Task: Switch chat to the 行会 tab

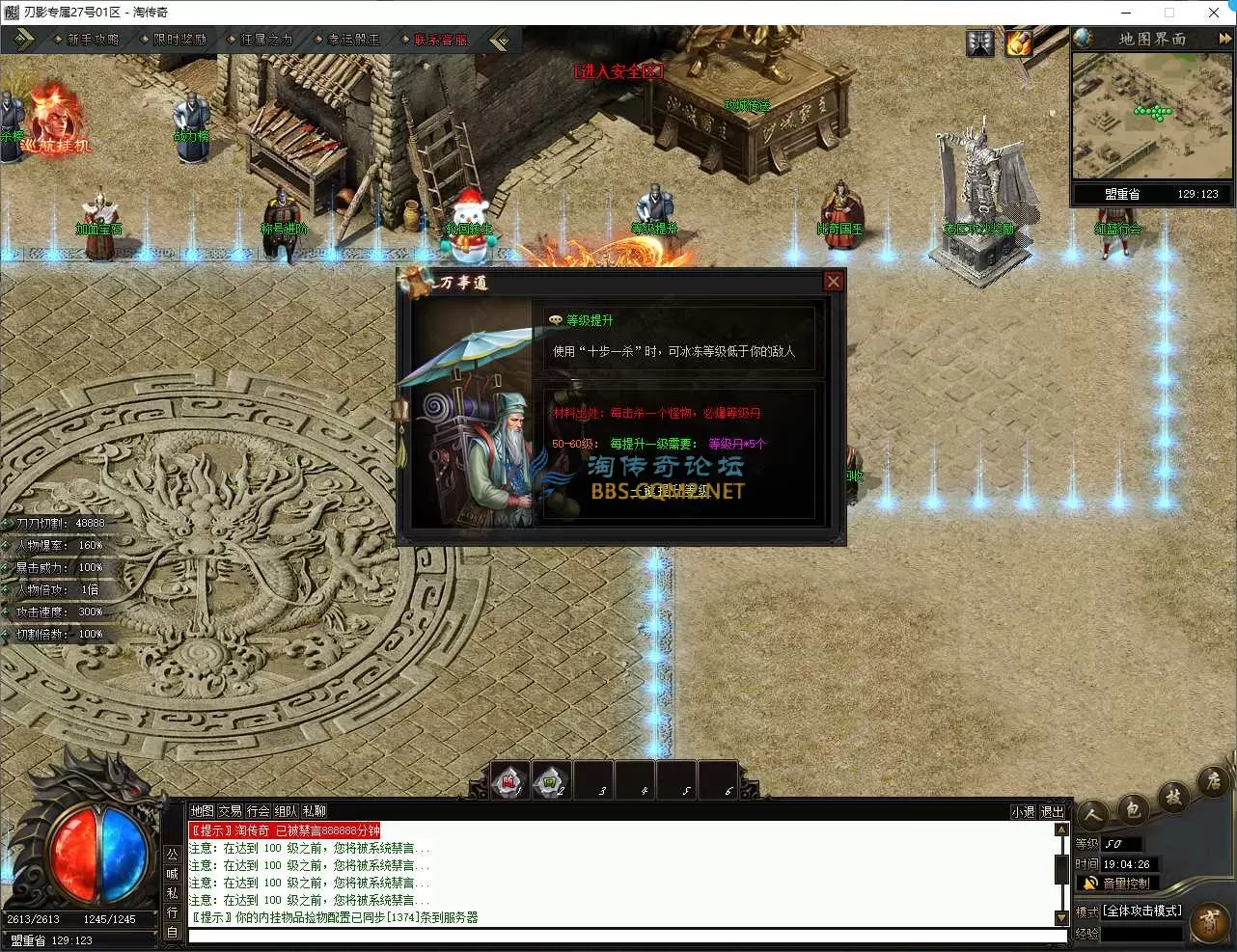Action: (258, 811)
